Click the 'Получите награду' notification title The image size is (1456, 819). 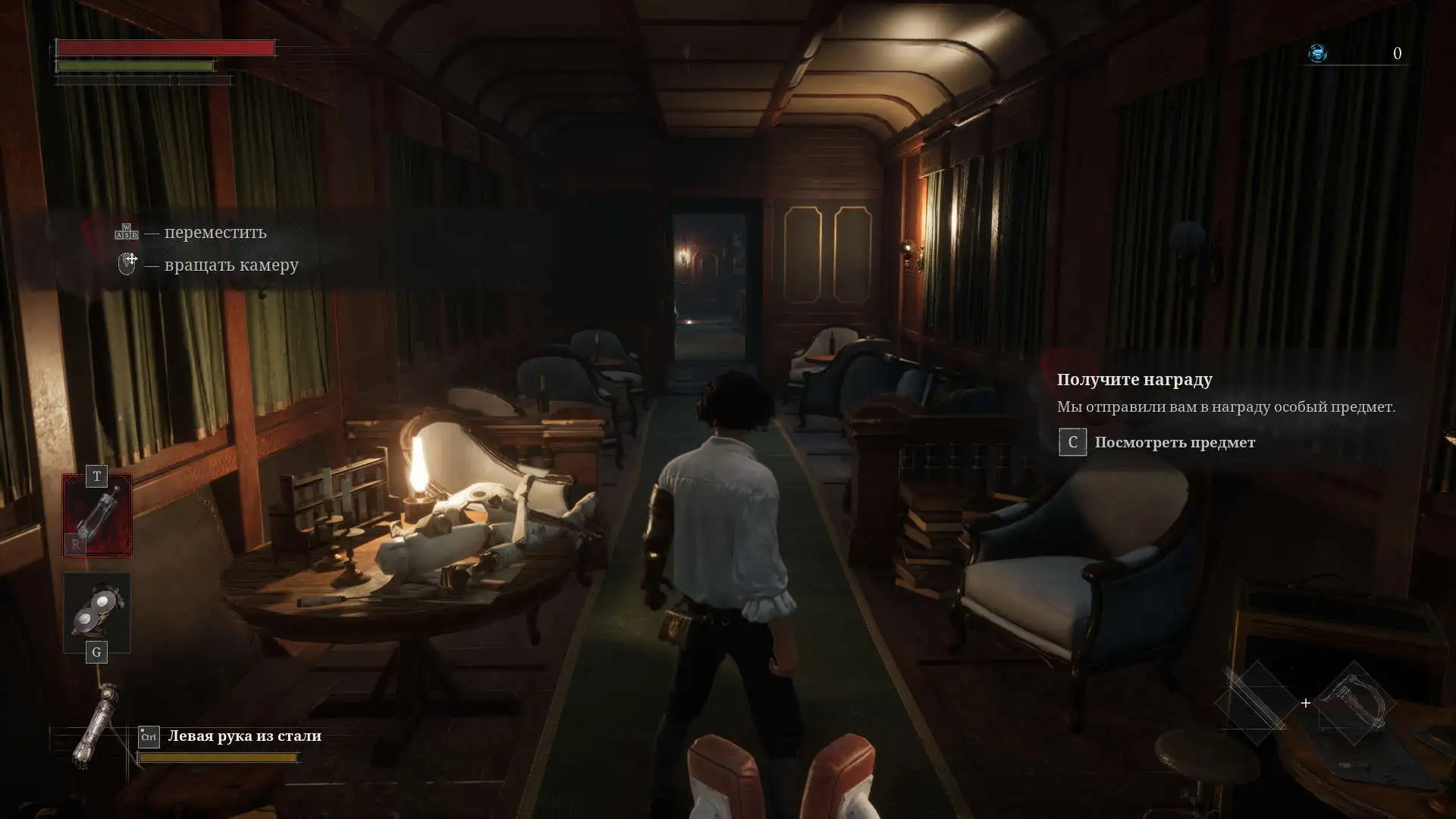1134,379
